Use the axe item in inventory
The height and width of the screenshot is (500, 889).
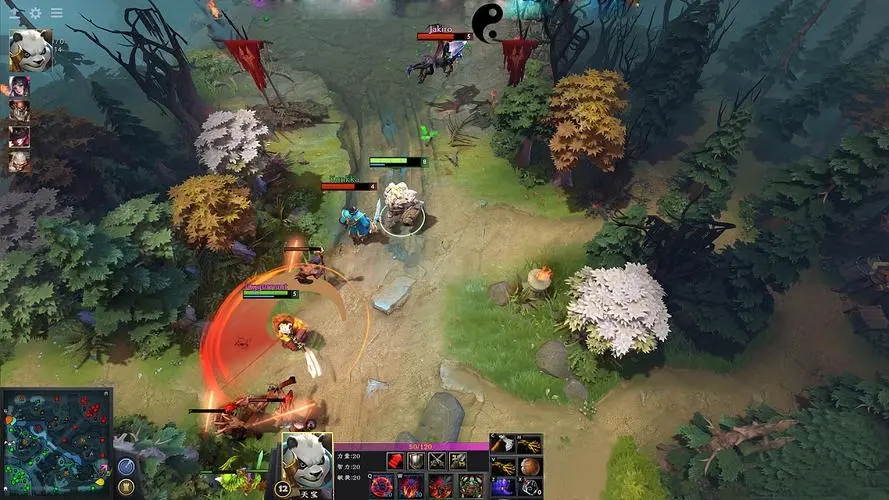tap(503, 445)
